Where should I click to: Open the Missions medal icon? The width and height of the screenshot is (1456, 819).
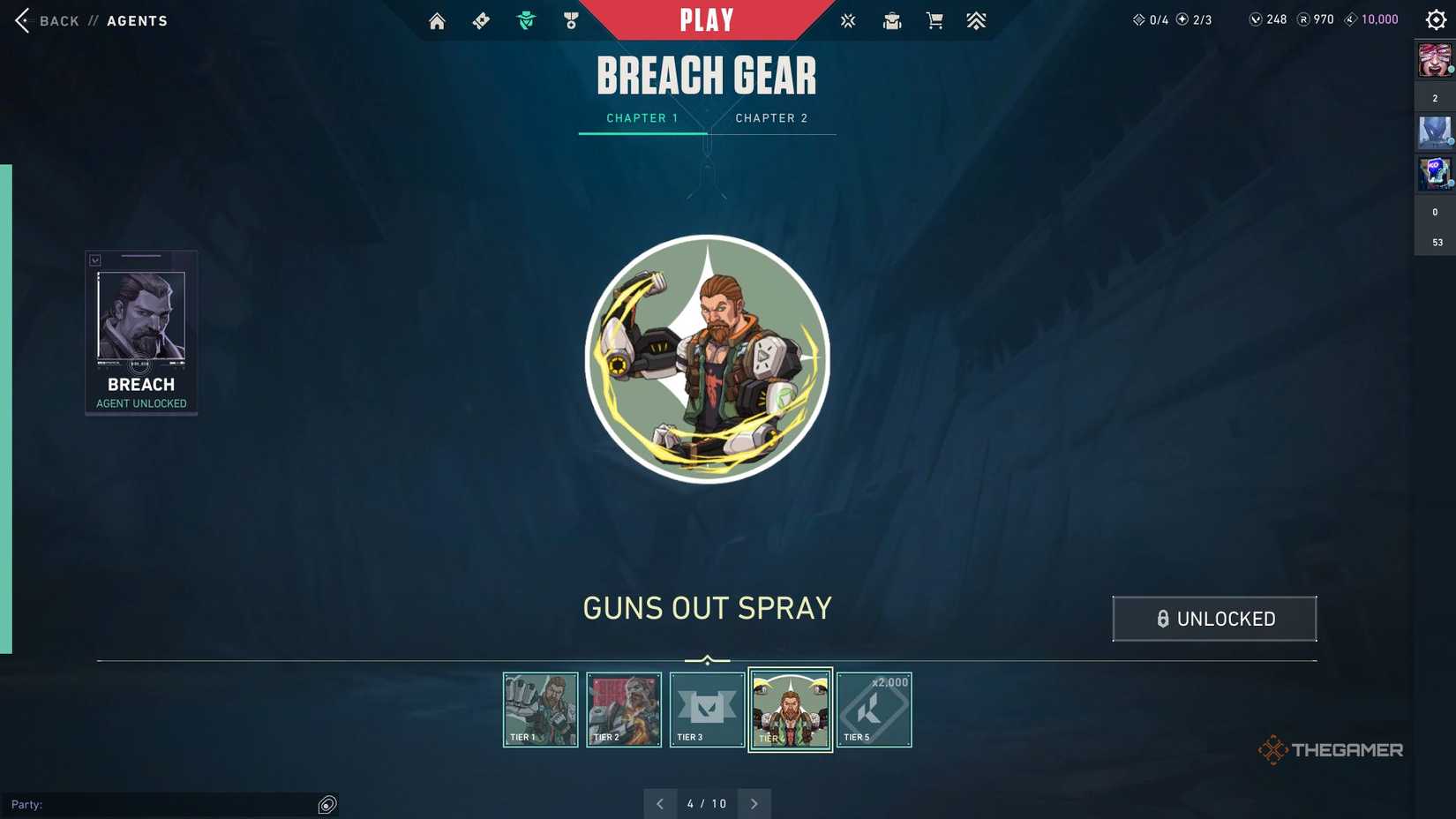[x=572, y=20]
